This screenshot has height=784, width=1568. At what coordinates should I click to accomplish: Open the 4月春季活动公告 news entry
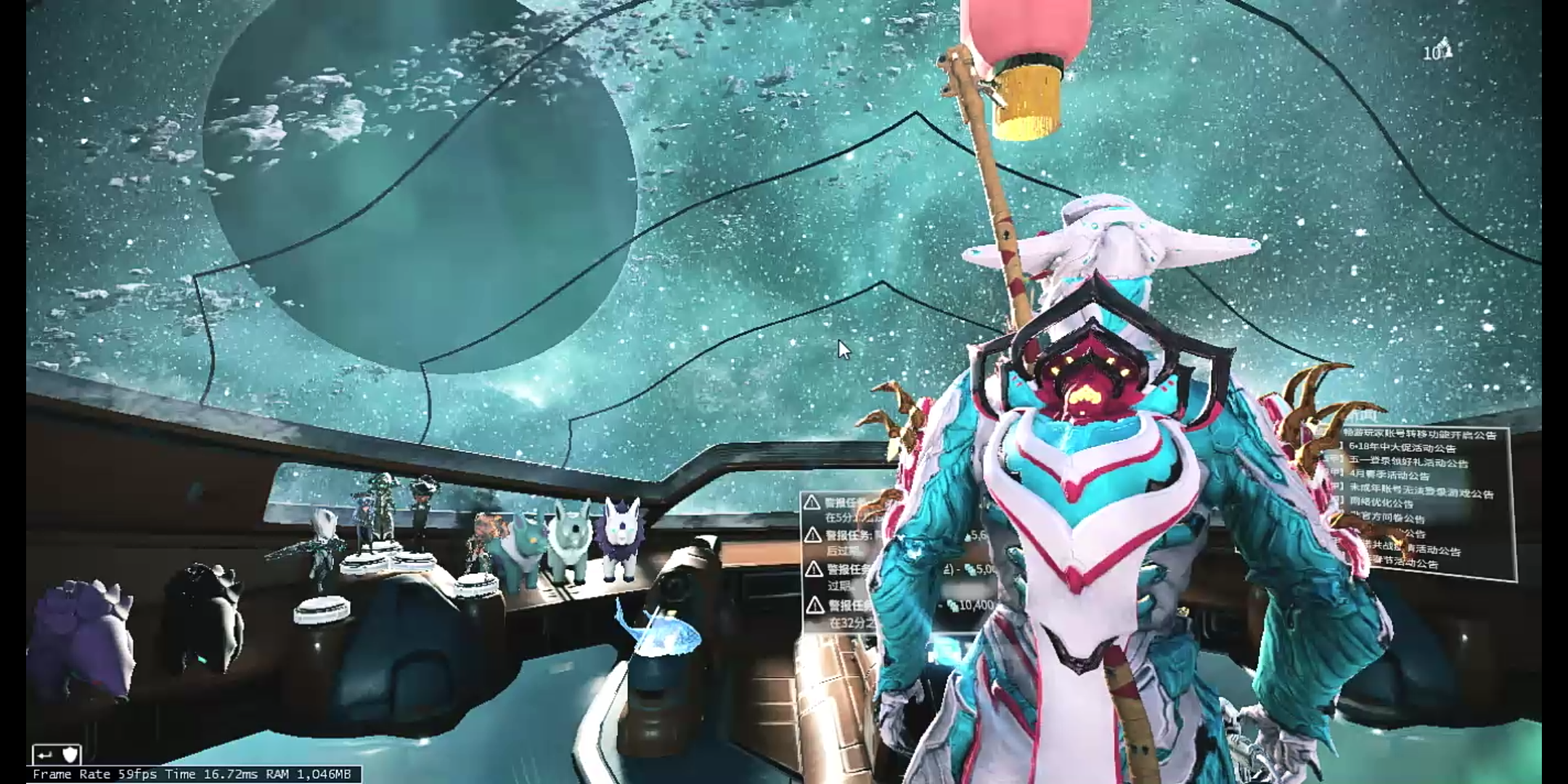pyautogui.click(x=1389, y=476)
